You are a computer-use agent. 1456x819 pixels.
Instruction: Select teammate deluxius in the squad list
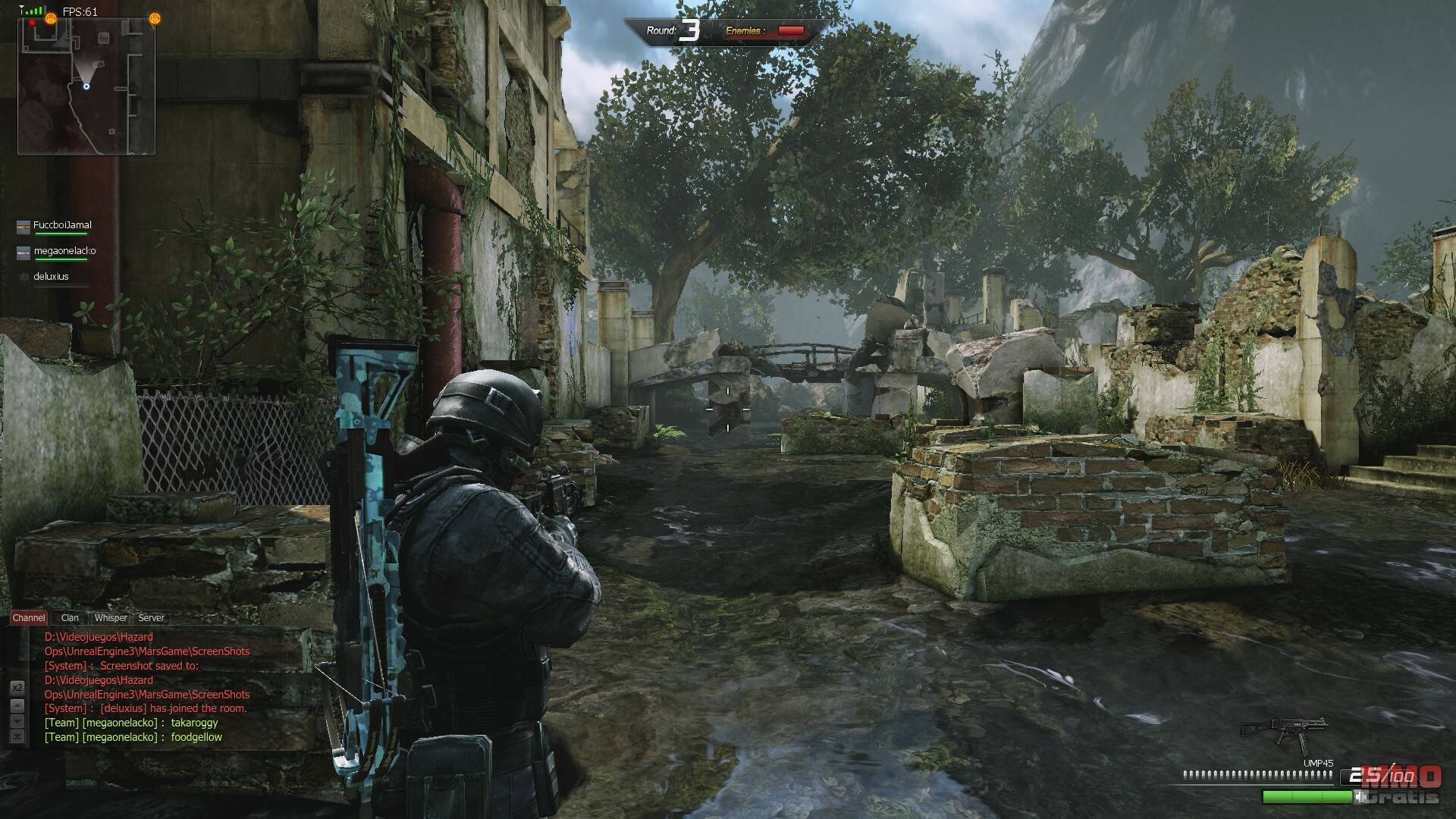point(52,277)
